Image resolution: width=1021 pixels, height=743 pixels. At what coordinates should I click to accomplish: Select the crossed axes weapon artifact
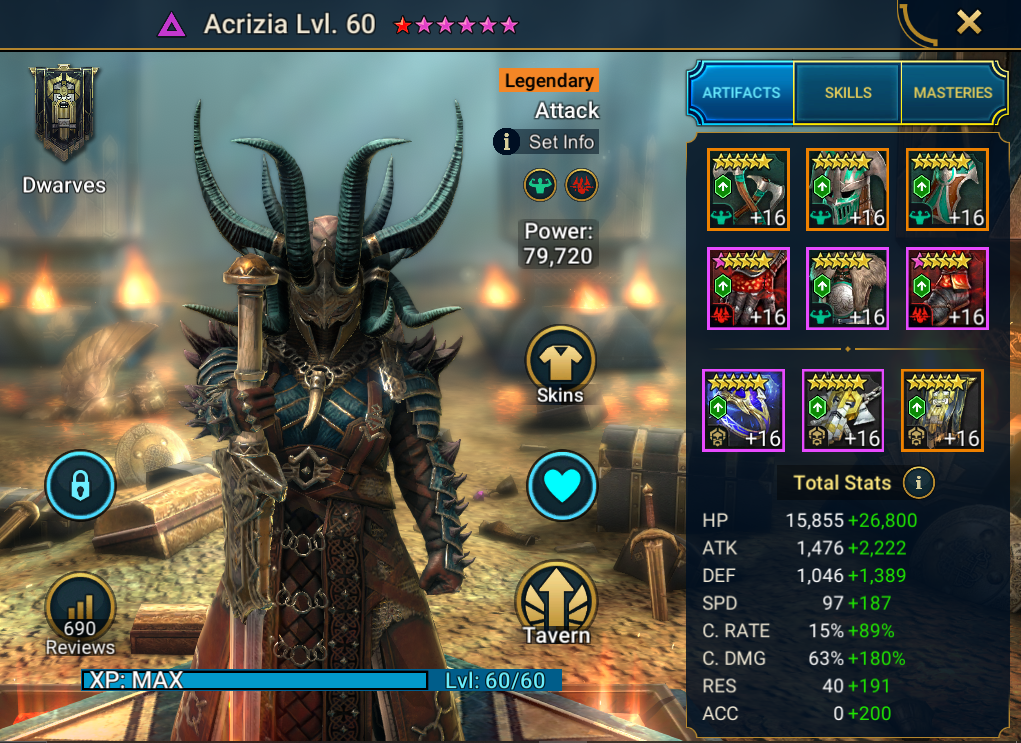point(748,189)
